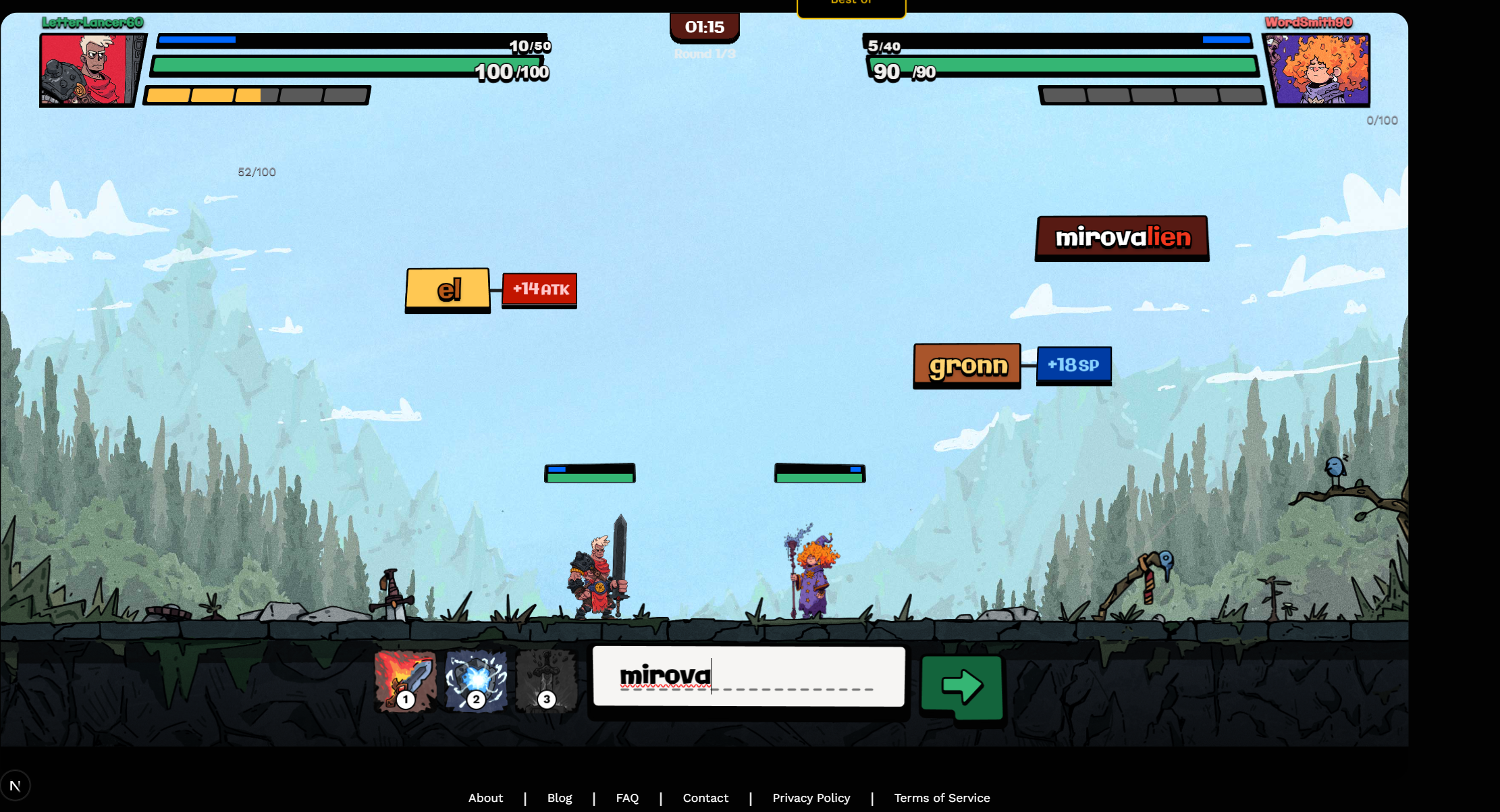Click the word input field showing 'mirova'
Viewport: 1500px width, 812px height.
[x=748, y=676]
